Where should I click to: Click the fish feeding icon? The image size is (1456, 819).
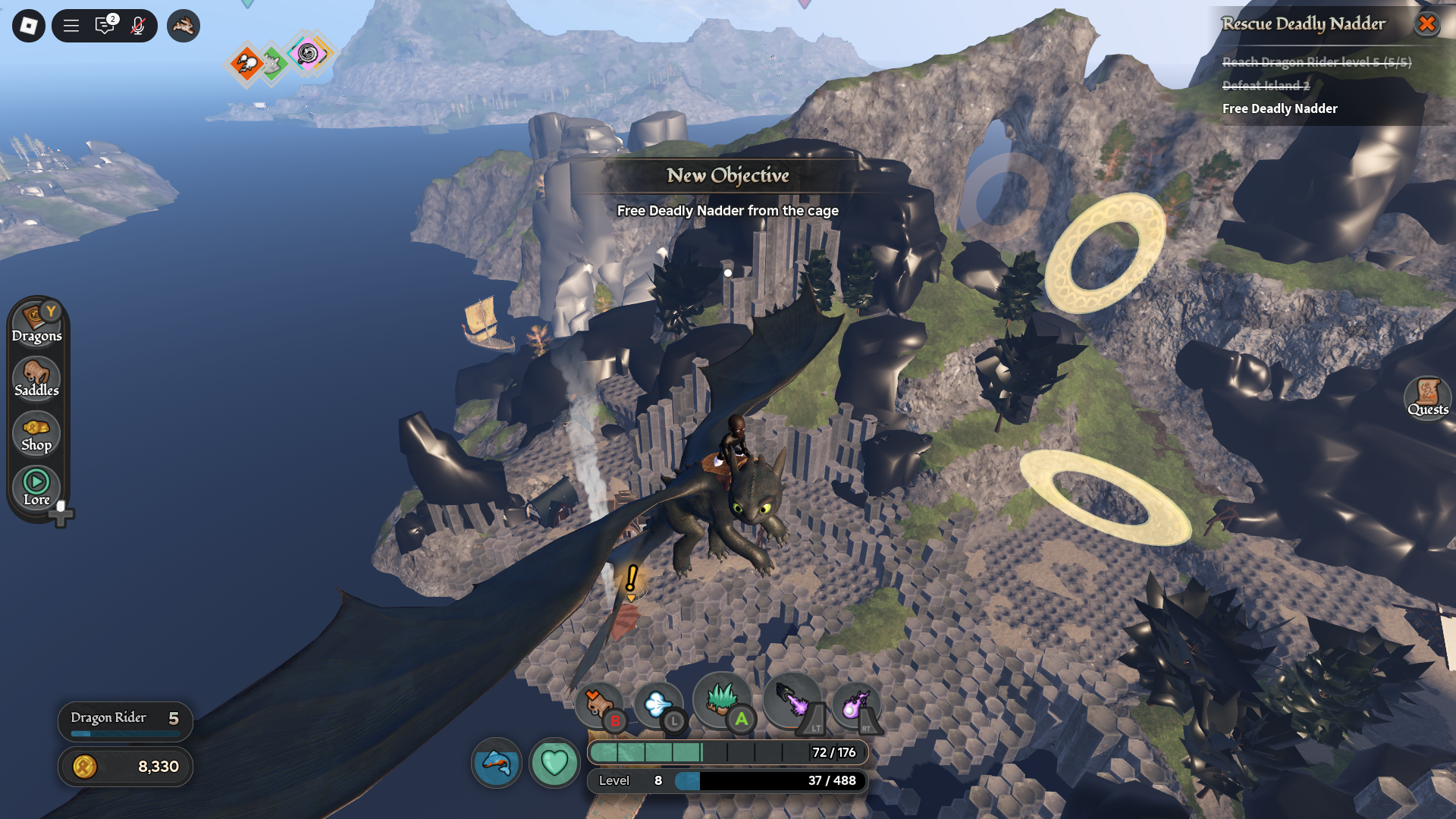tap(497, 762)
